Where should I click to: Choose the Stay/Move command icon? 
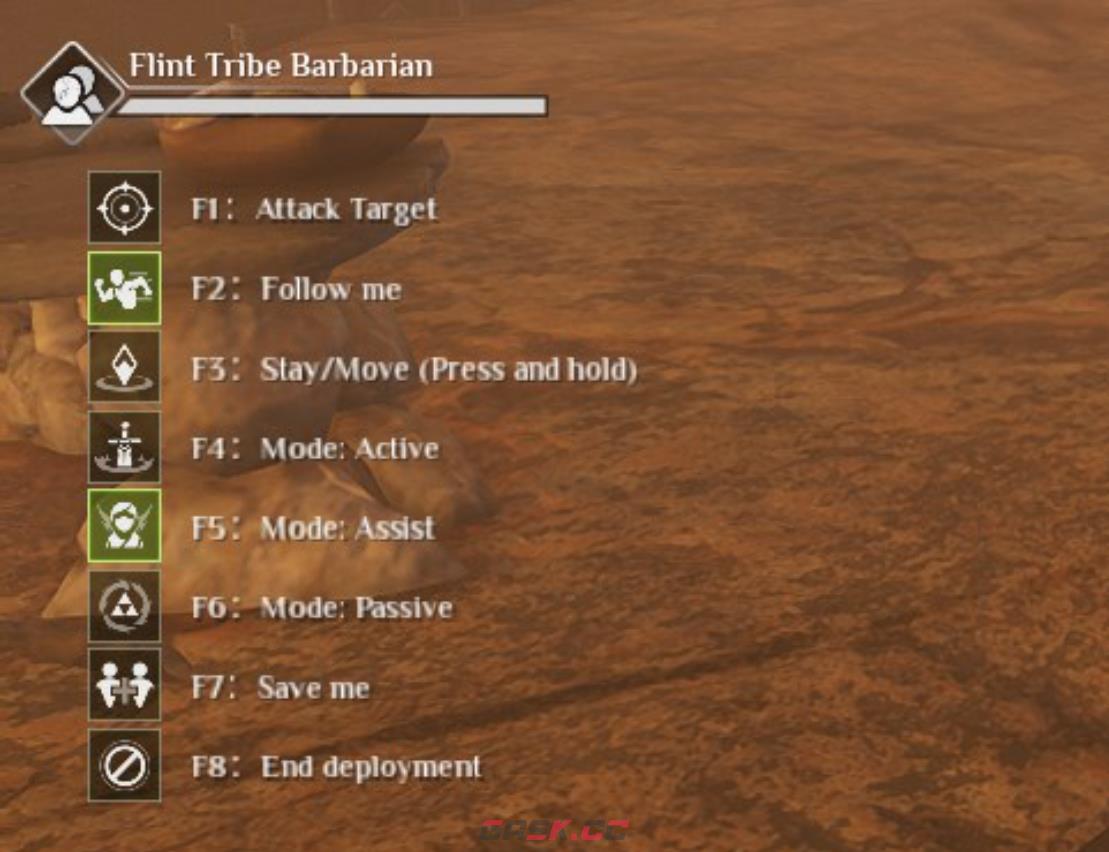pyautogui.click(x=124, y=368)
